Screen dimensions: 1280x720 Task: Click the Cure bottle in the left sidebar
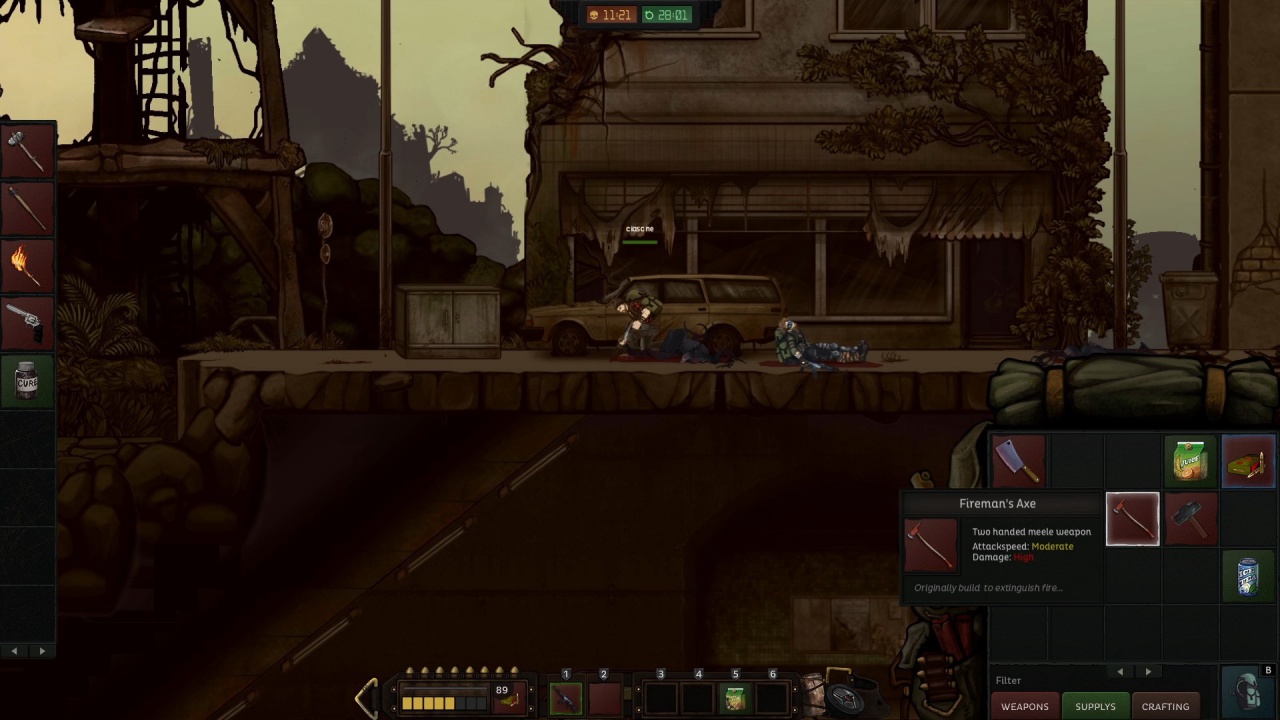tap(27, 381)
